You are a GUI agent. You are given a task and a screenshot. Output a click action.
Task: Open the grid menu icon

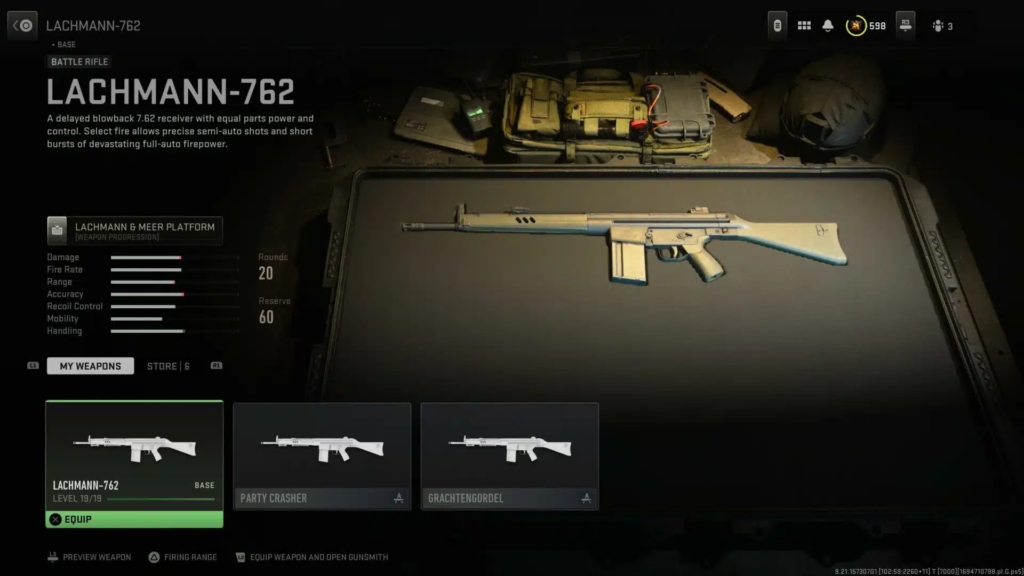coord(804,26)
